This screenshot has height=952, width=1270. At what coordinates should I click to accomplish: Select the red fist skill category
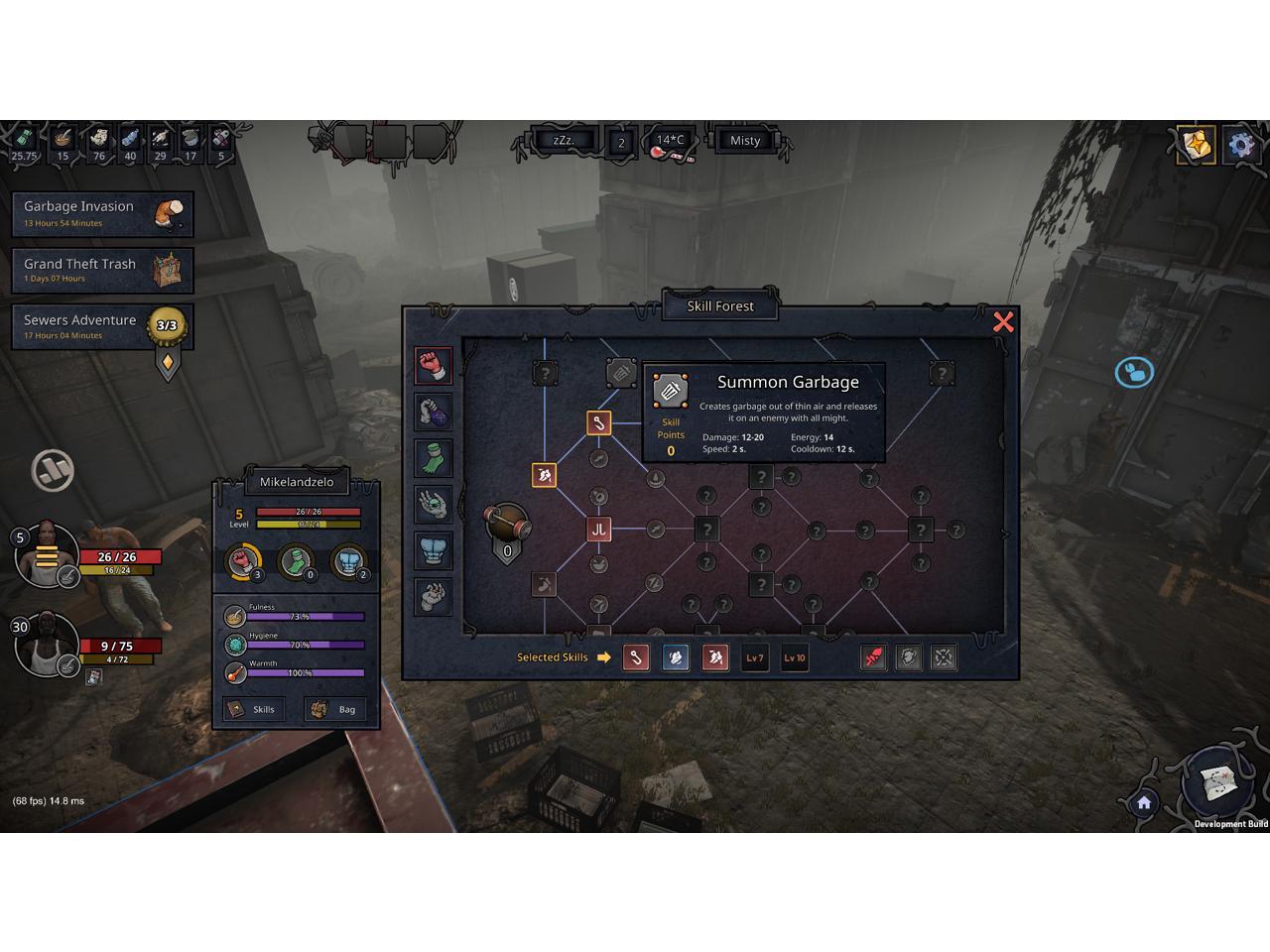[433, 365]
